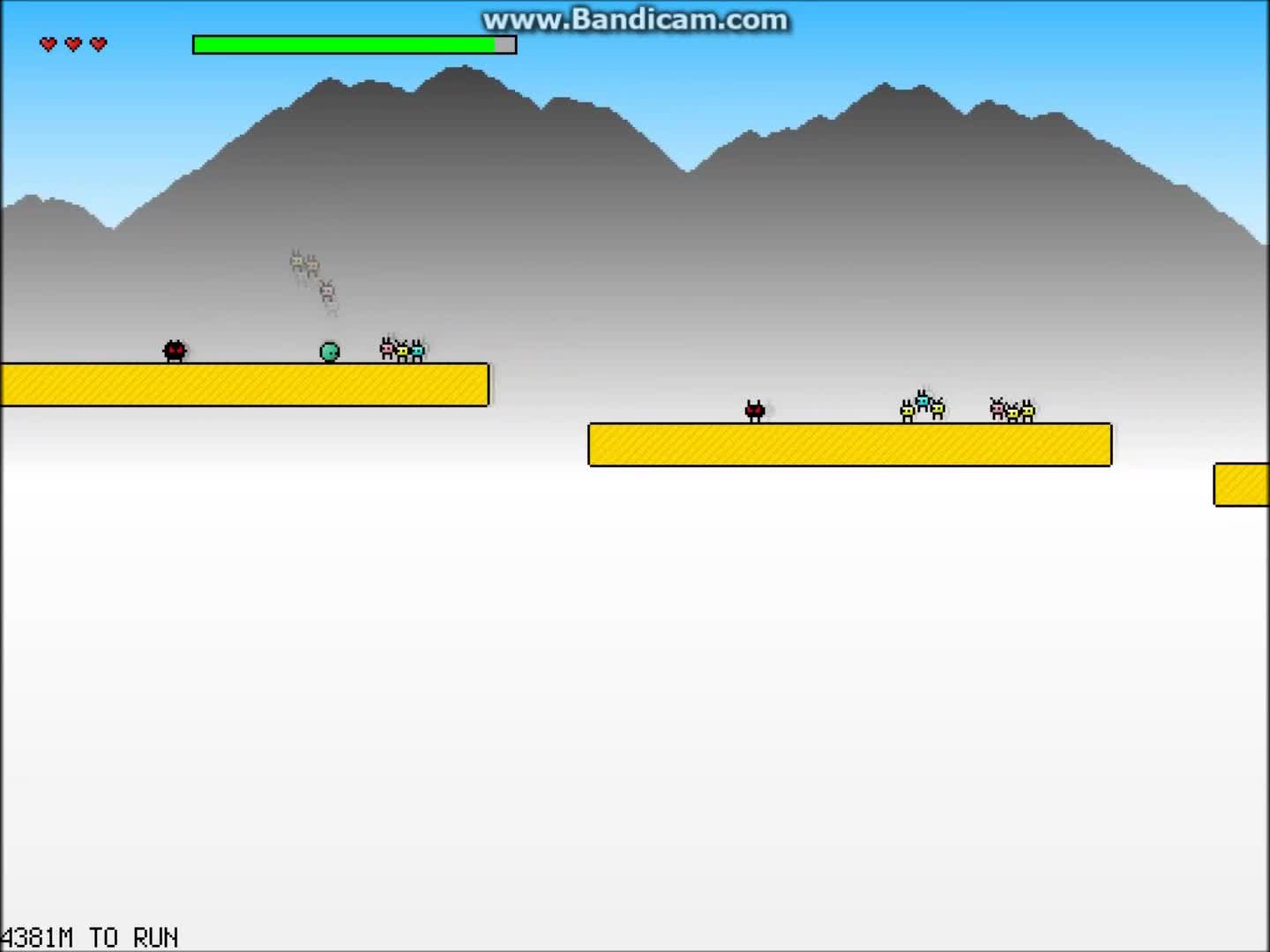
Task: Click the green portion of the health bar
Action: tap(344, 44)
